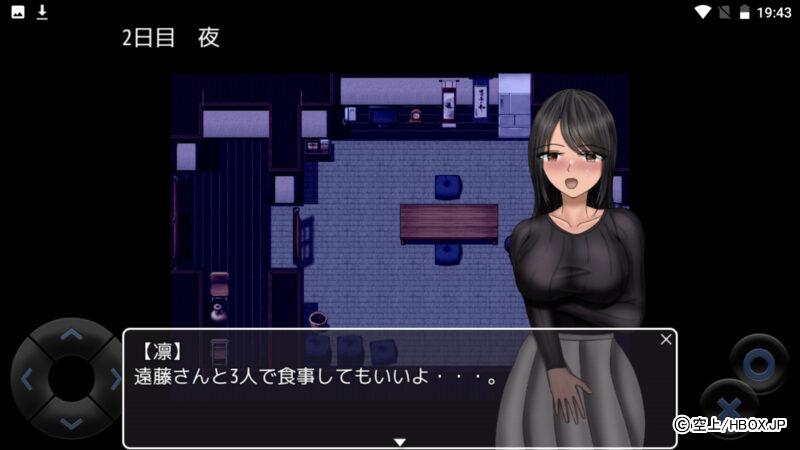Image resolution: width=800 pixels, height=450 pixels.
Task: Tap the virtual d-pad right arrow
Action: coord(114,379)
